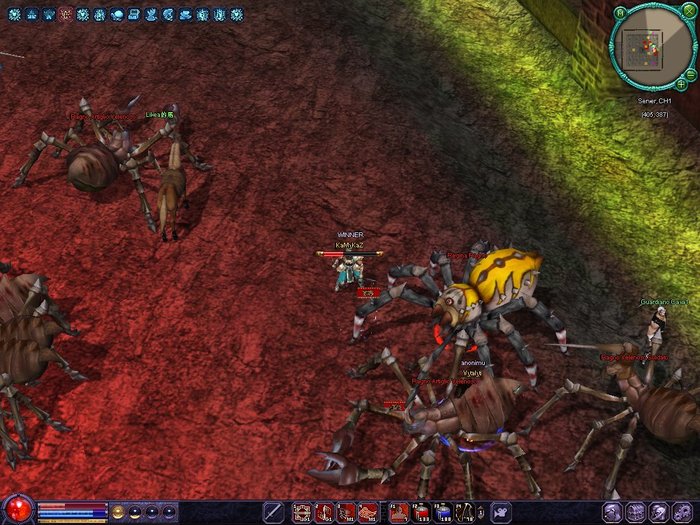Open the full map using the M button
Viewport: 700px width, 525px height.
[x=621, y=13]
